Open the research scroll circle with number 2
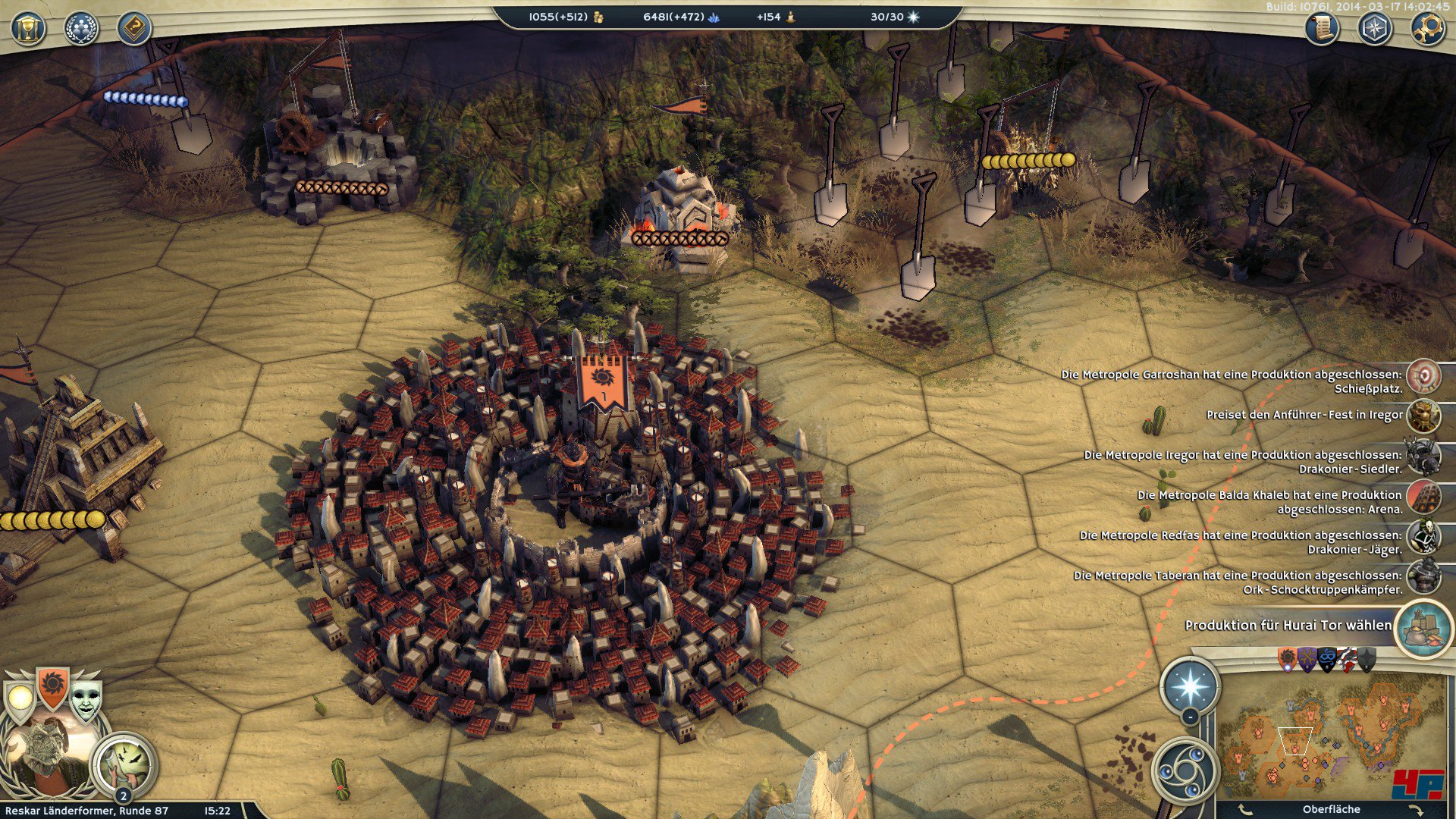Screen dimensions: 1456x819 [125, 764]
